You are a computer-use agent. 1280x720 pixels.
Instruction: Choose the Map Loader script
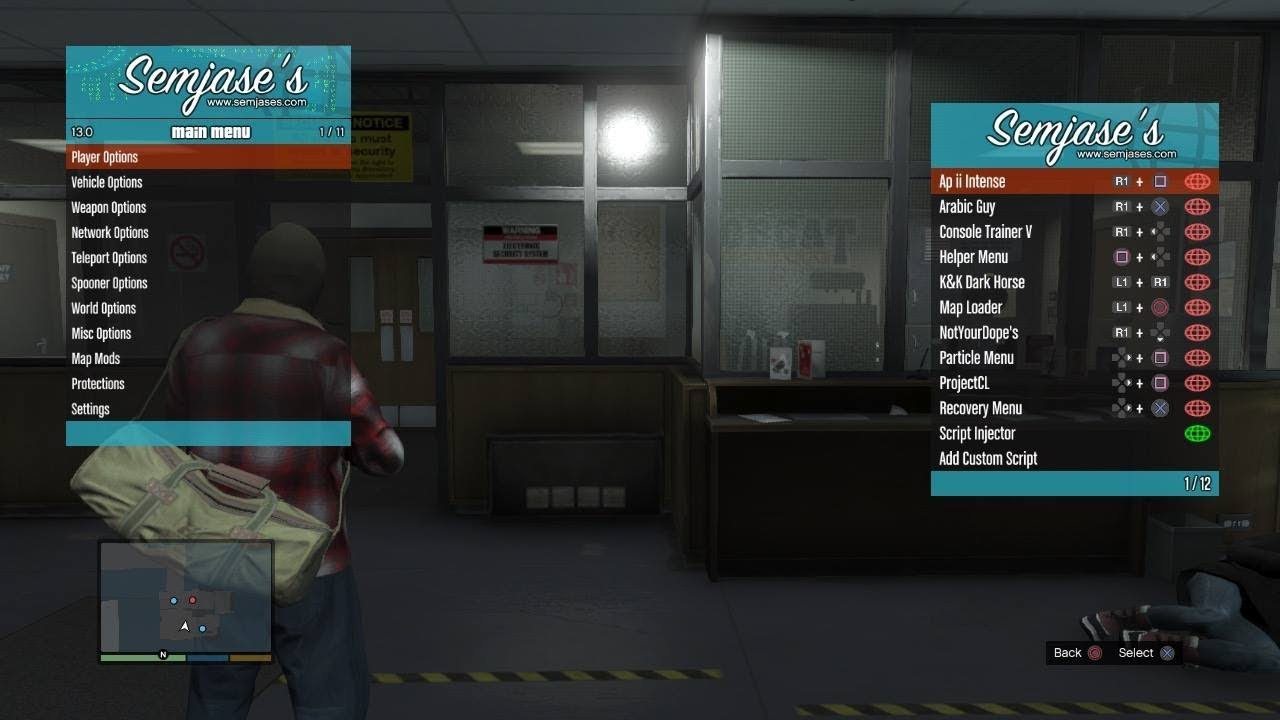coord(970,307)
